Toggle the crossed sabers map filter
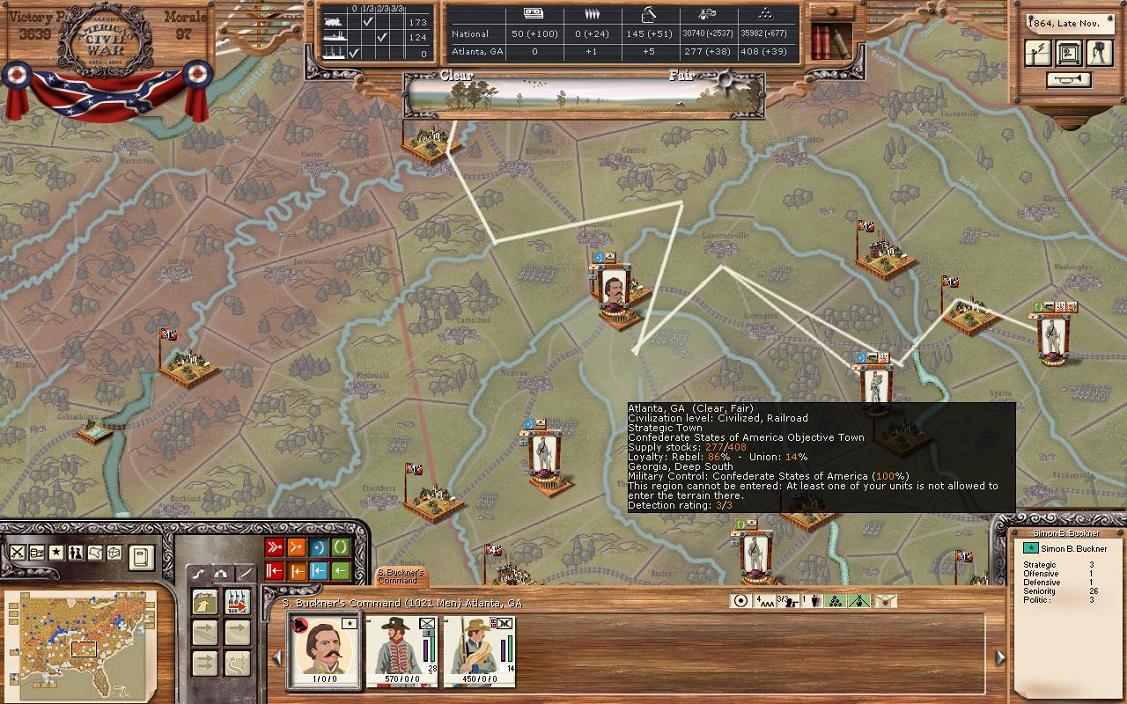The height and width of the screenshot is (704, 1127). [17, 552]
